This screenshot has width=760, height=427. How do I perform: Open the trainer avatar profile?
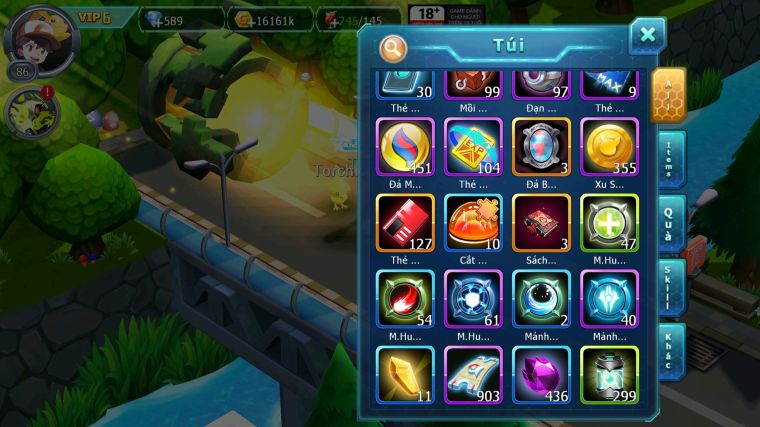pos(40,37)
